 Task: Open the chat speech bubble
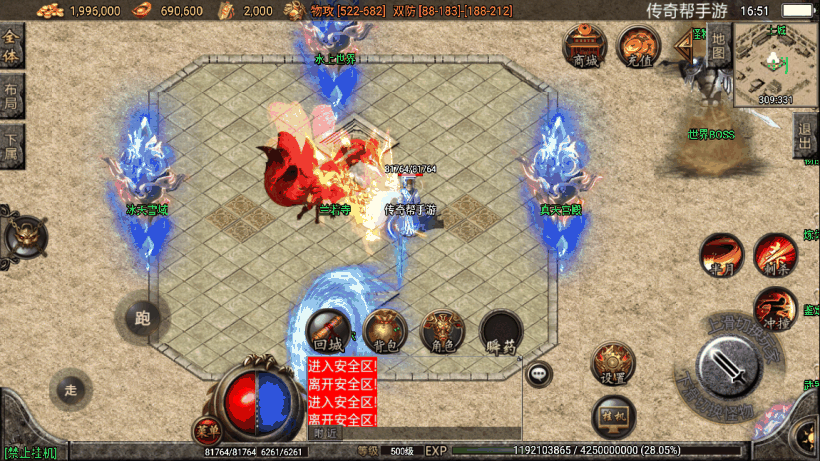point(540,374)
